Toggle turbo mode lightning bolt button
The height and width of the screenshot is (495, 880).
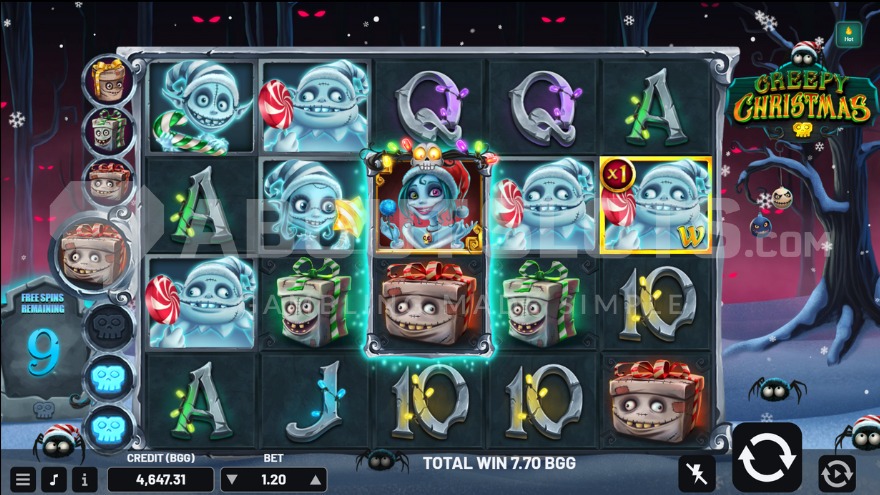coord(696,472)
